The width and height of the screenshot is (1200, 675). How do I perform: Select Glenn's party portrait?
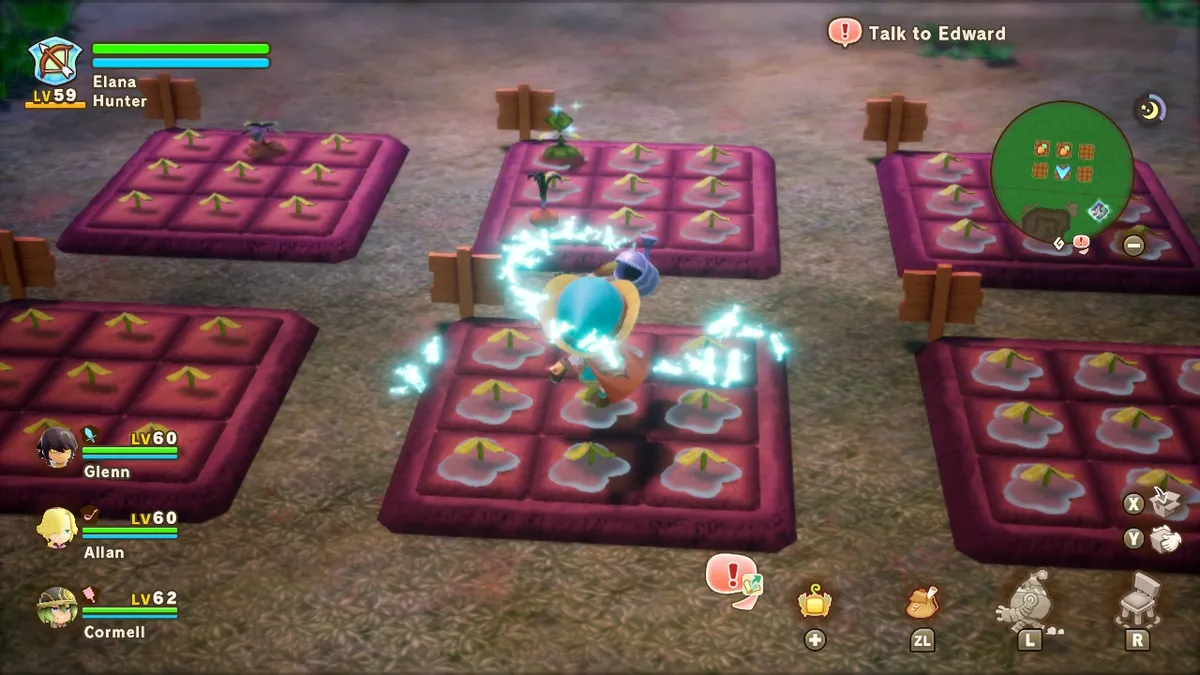[57, 447]
